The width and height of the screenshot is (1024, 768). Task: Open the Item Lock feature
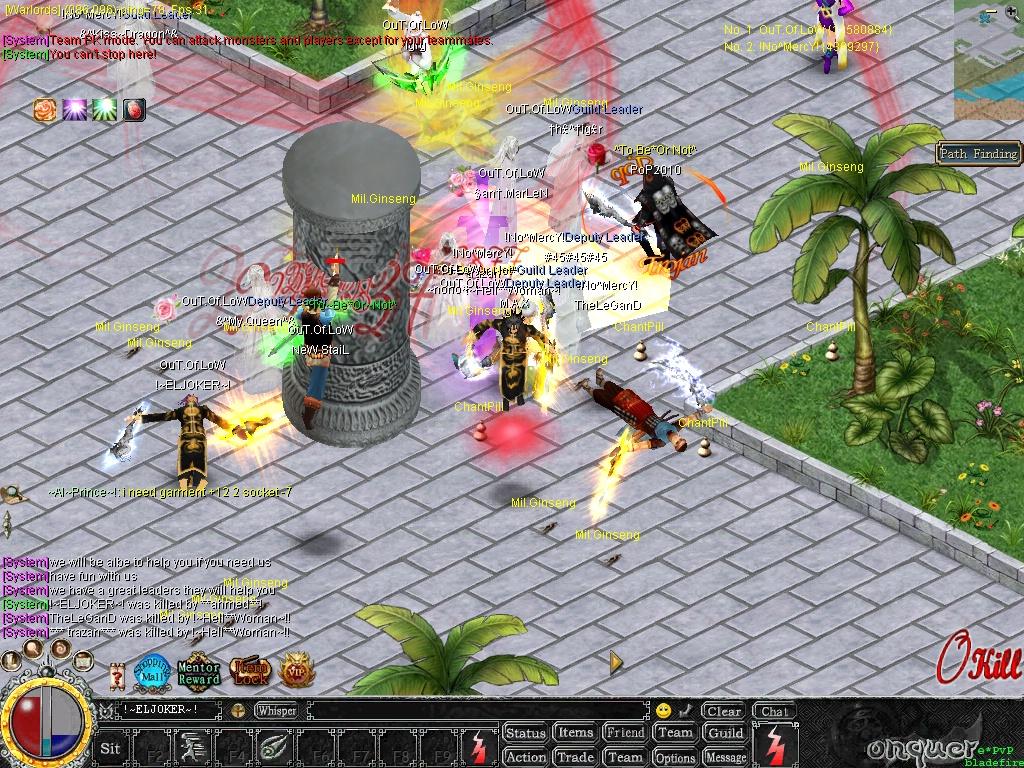pos(250,671)
